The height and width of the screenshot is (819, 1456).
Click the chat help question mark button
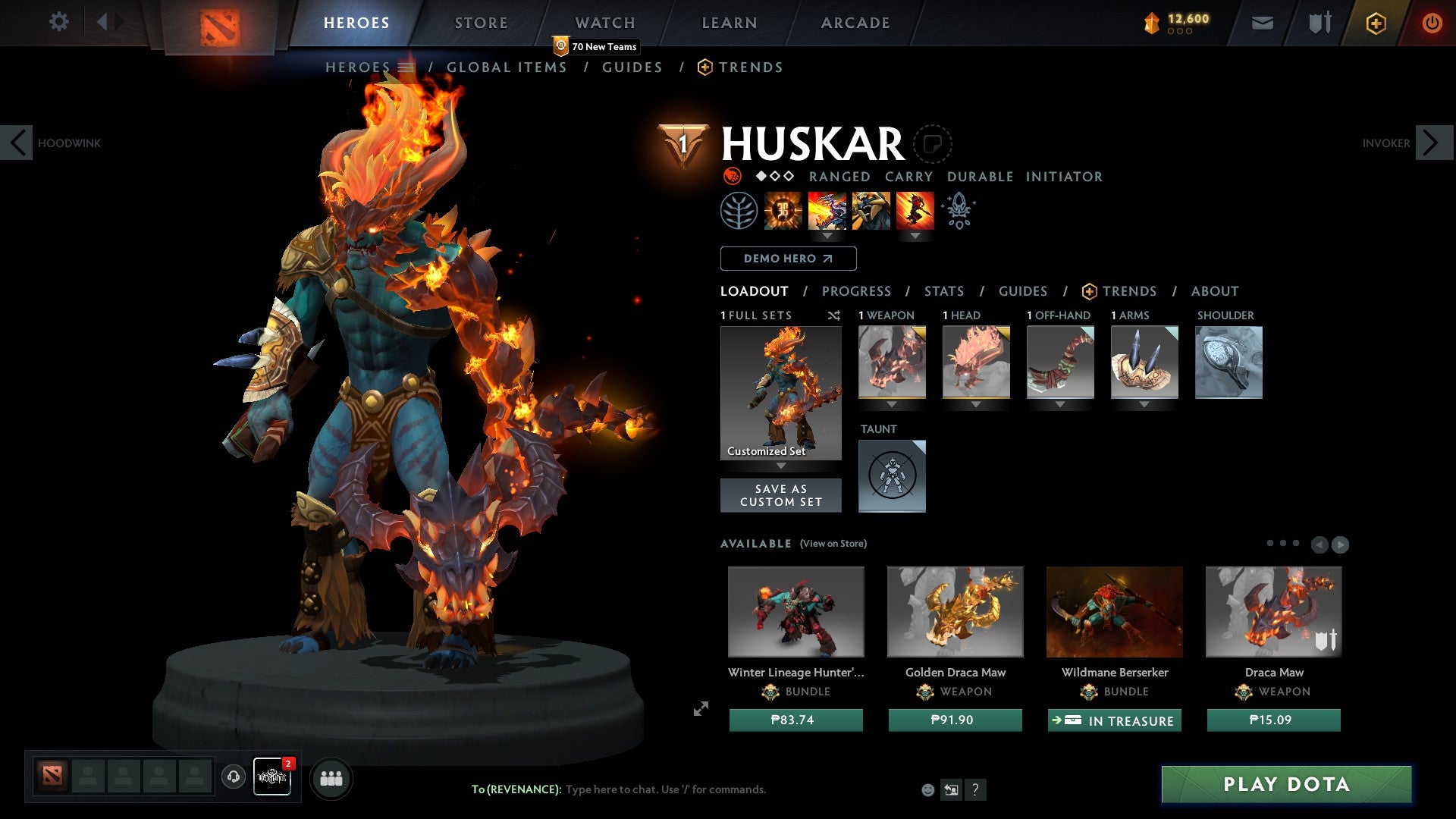(x=976, y=789)
